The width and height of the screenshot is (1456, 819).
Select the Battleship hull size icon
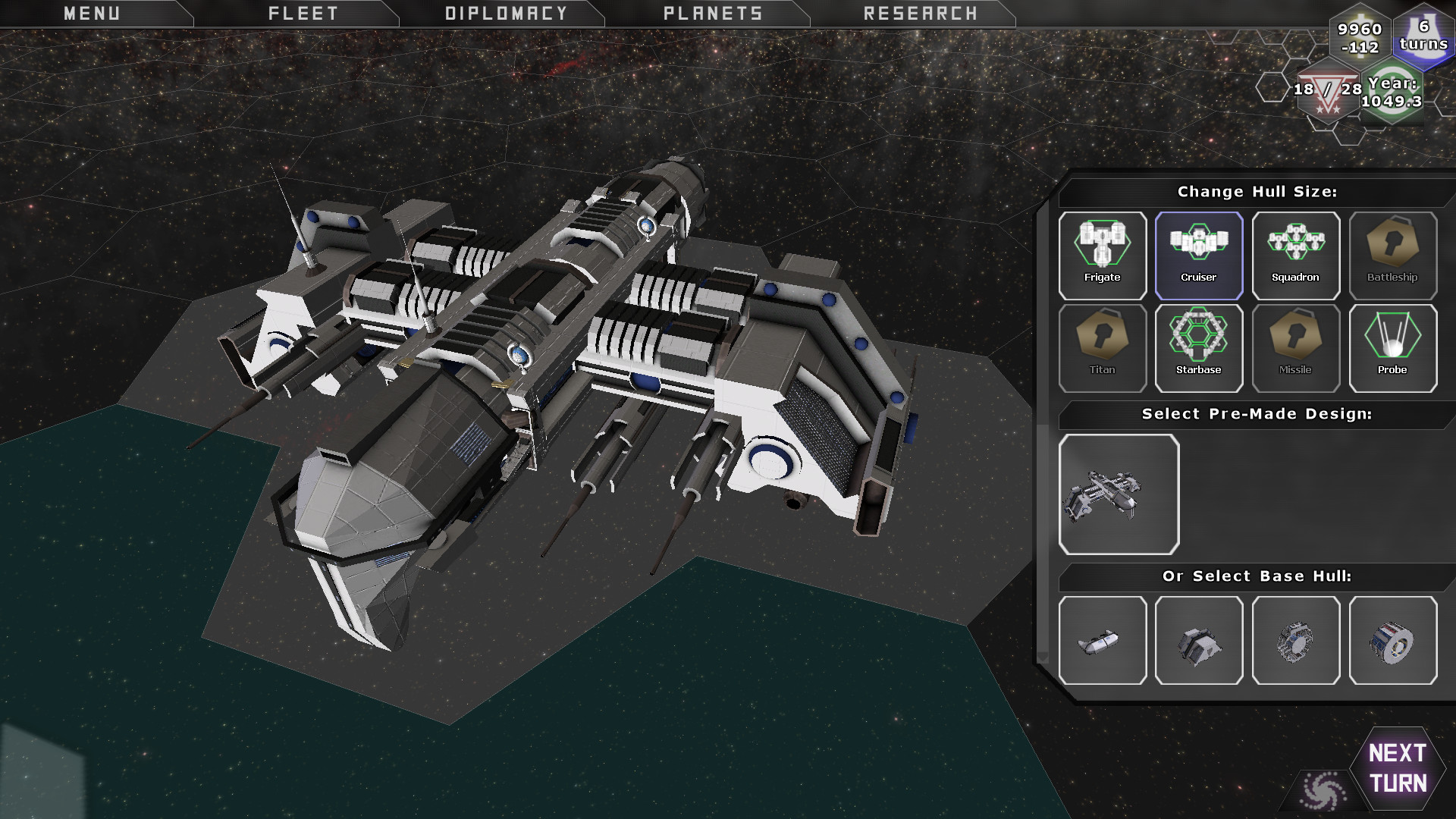point(1394,254)
